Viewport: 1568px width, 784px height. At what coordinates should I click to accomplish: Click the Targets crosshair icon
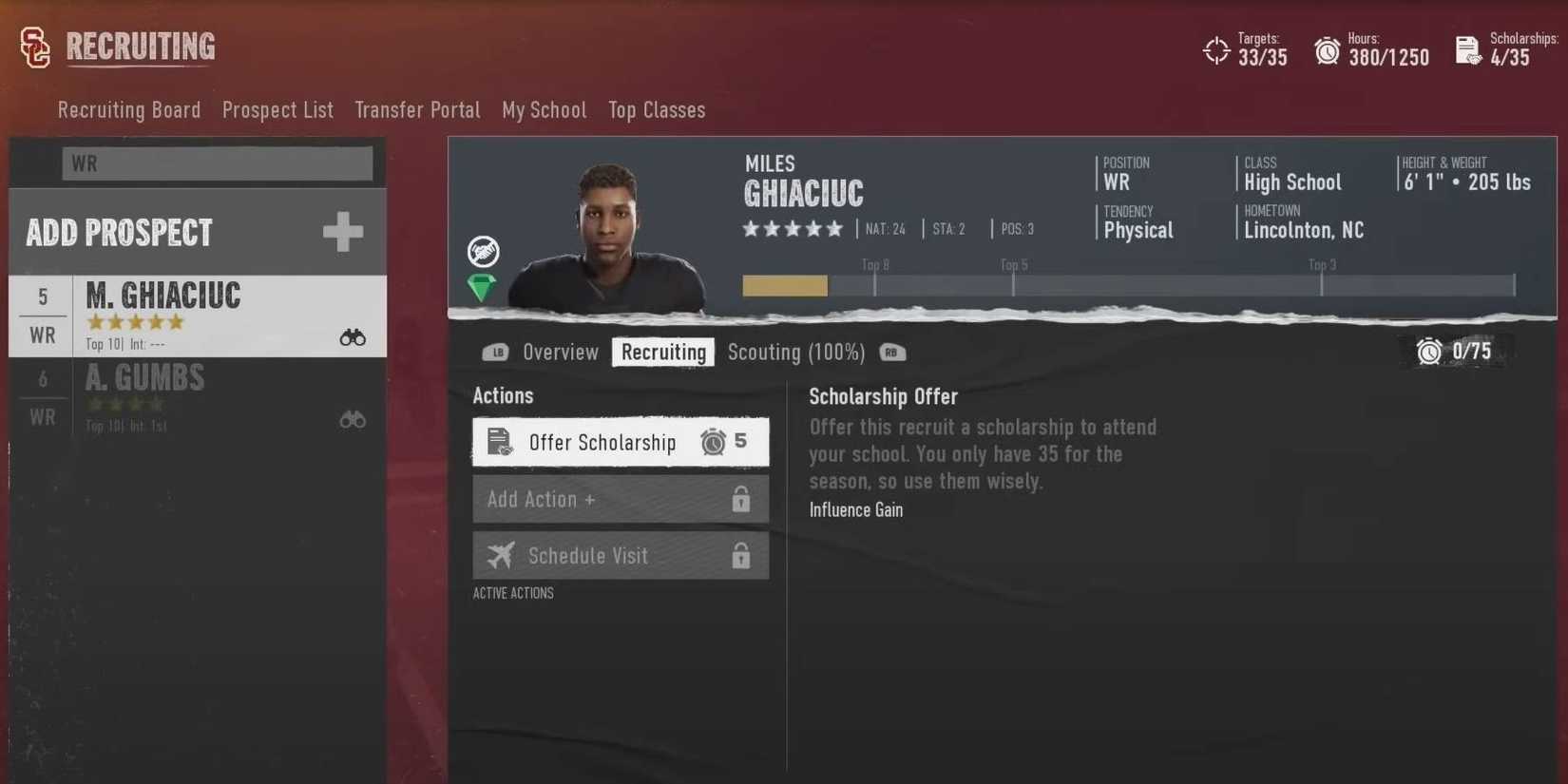(1216, 49)
